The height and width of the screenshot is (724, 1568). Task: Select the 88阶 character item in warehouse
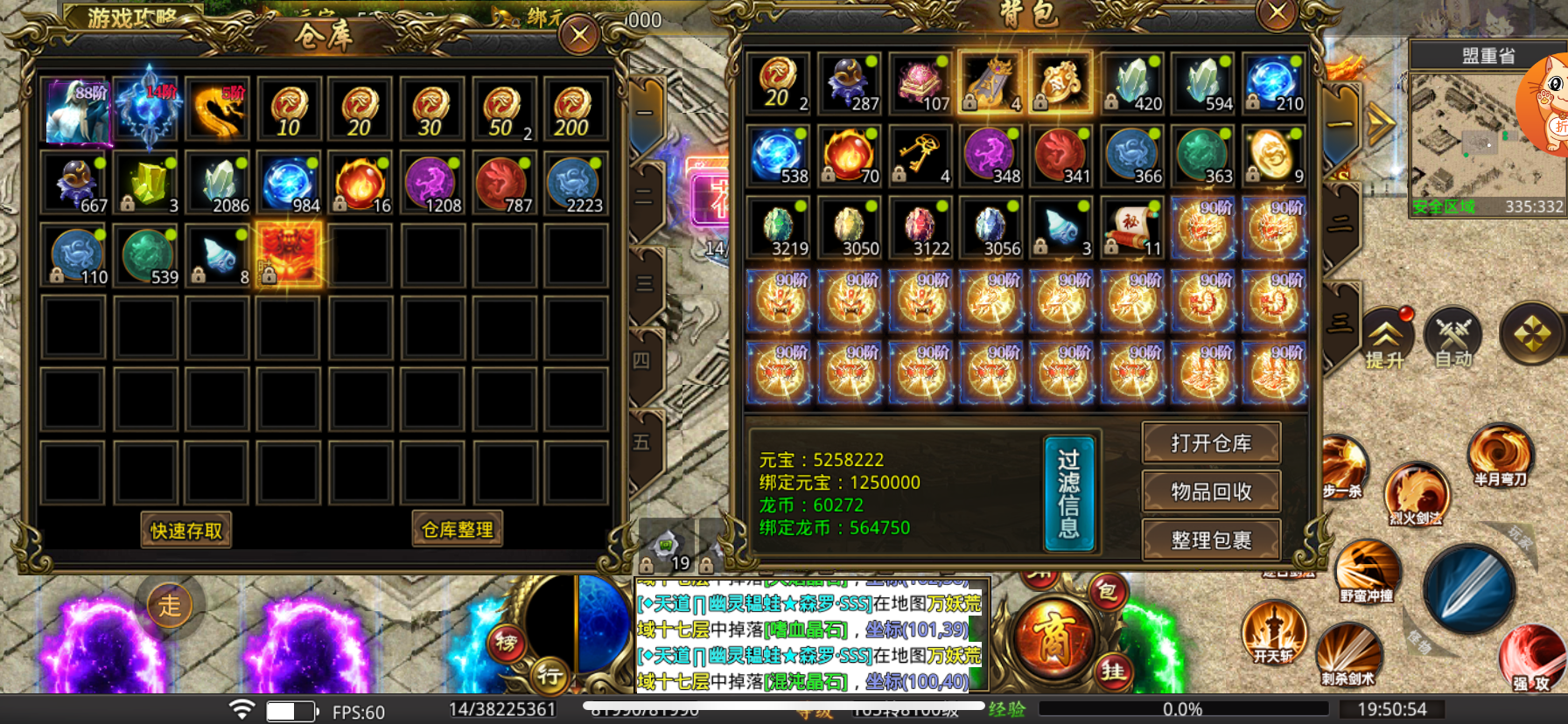point(77,111)
